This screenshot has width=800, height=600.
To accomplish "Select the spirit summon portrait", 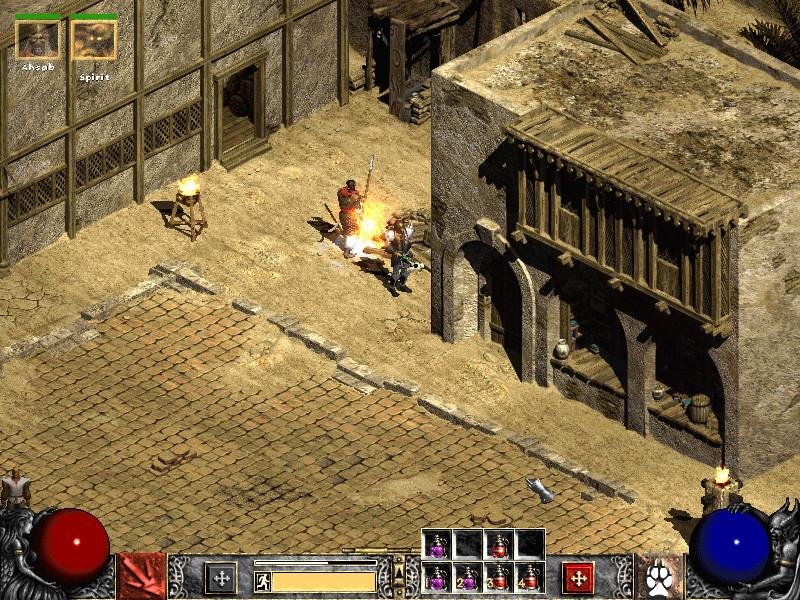I will 94,39.
